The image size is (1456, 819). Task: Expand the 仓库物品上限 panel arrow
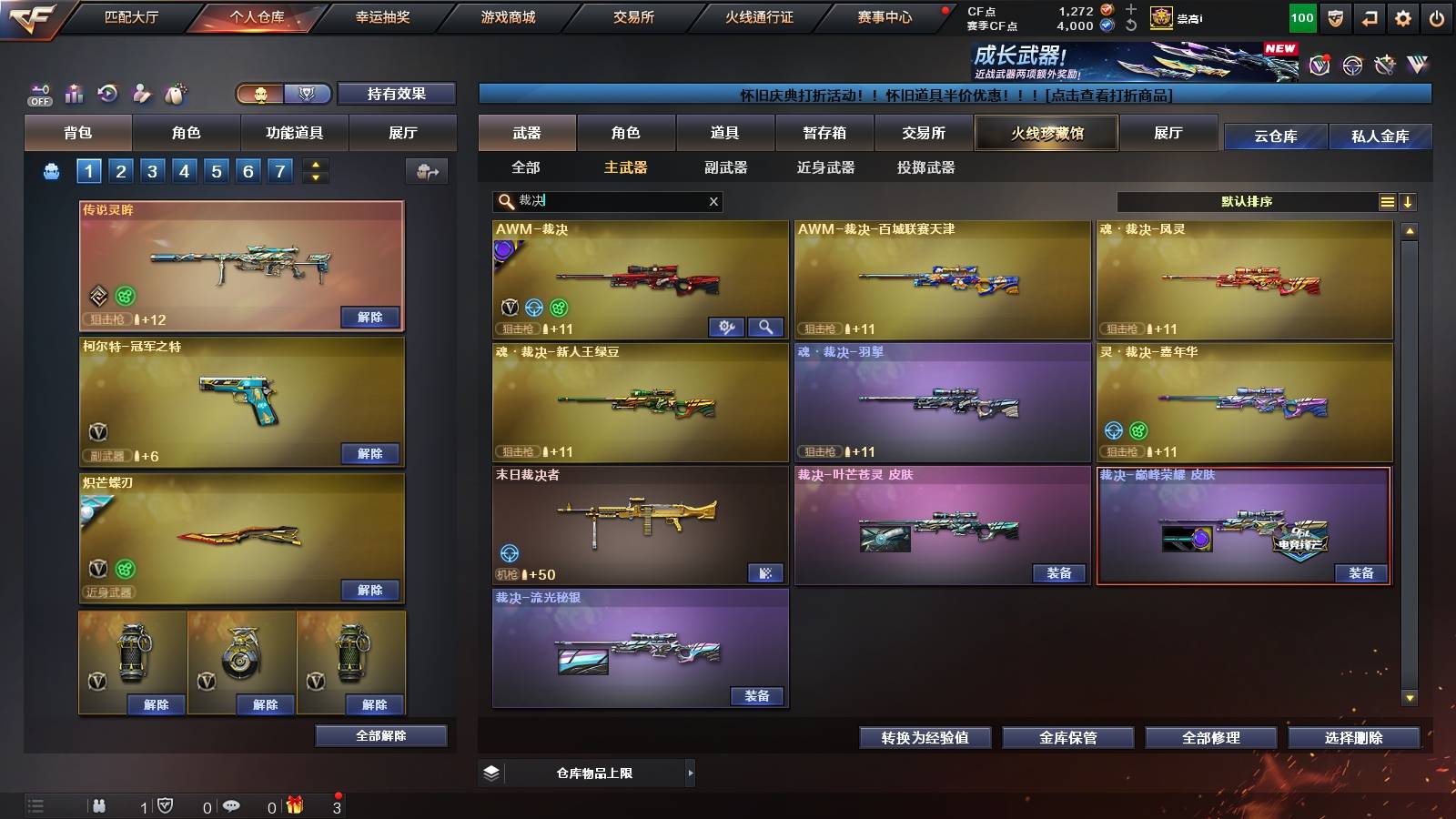[x=693, y=773]
